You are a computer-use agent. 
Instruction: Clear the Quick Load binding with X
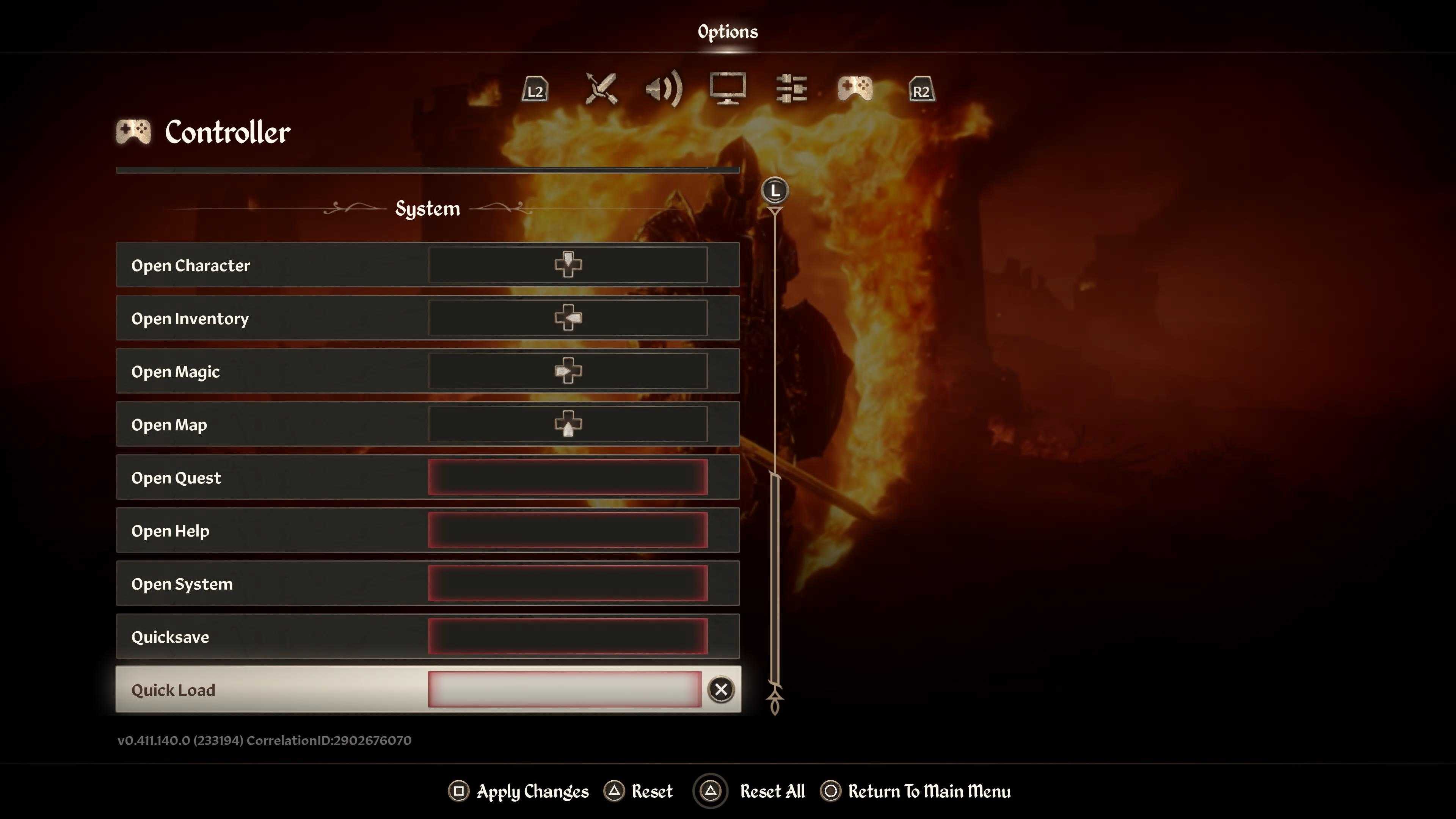721,690
